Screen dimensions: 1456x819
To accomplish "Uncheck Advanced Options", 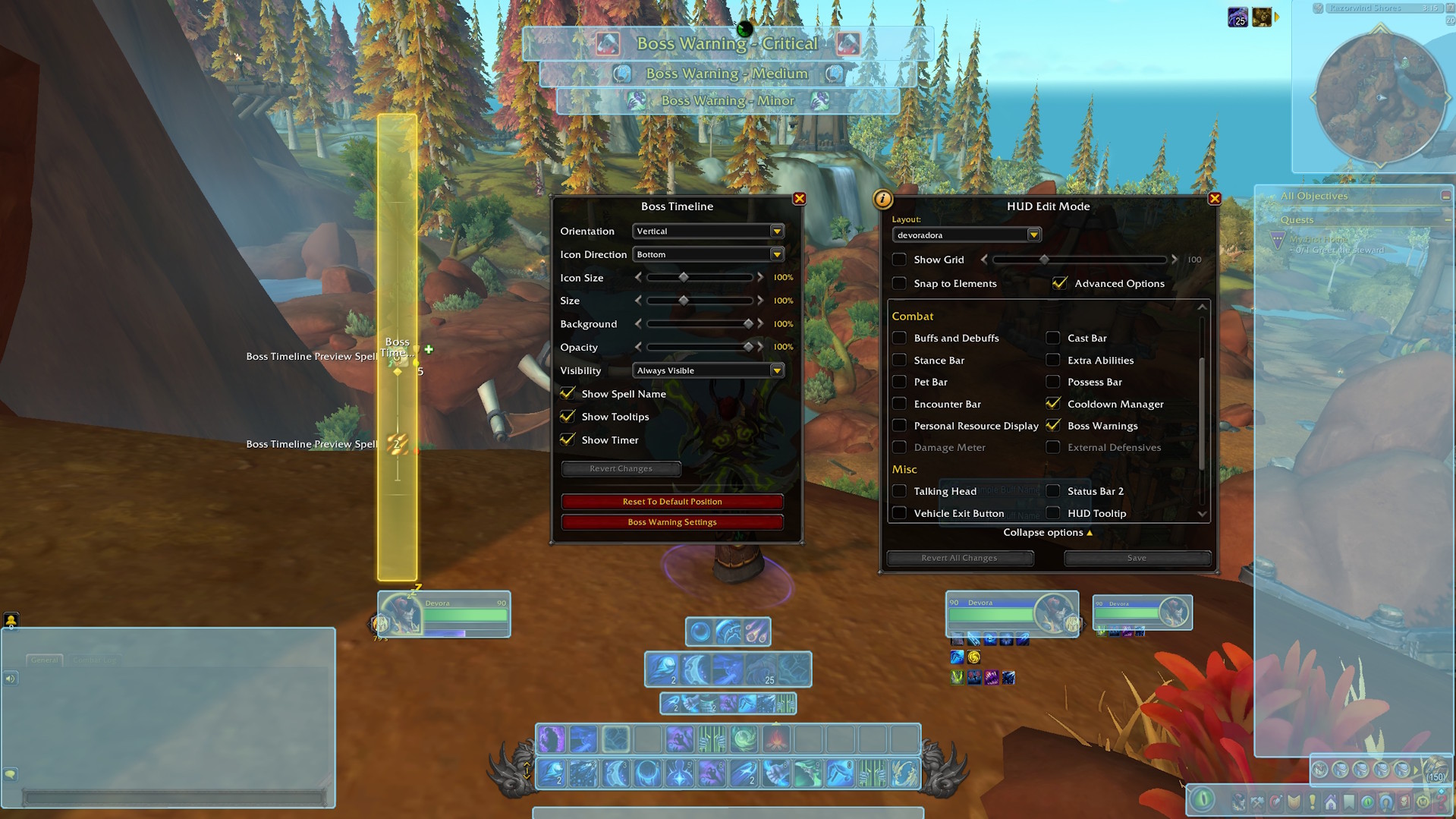I will click(1060, 283).
